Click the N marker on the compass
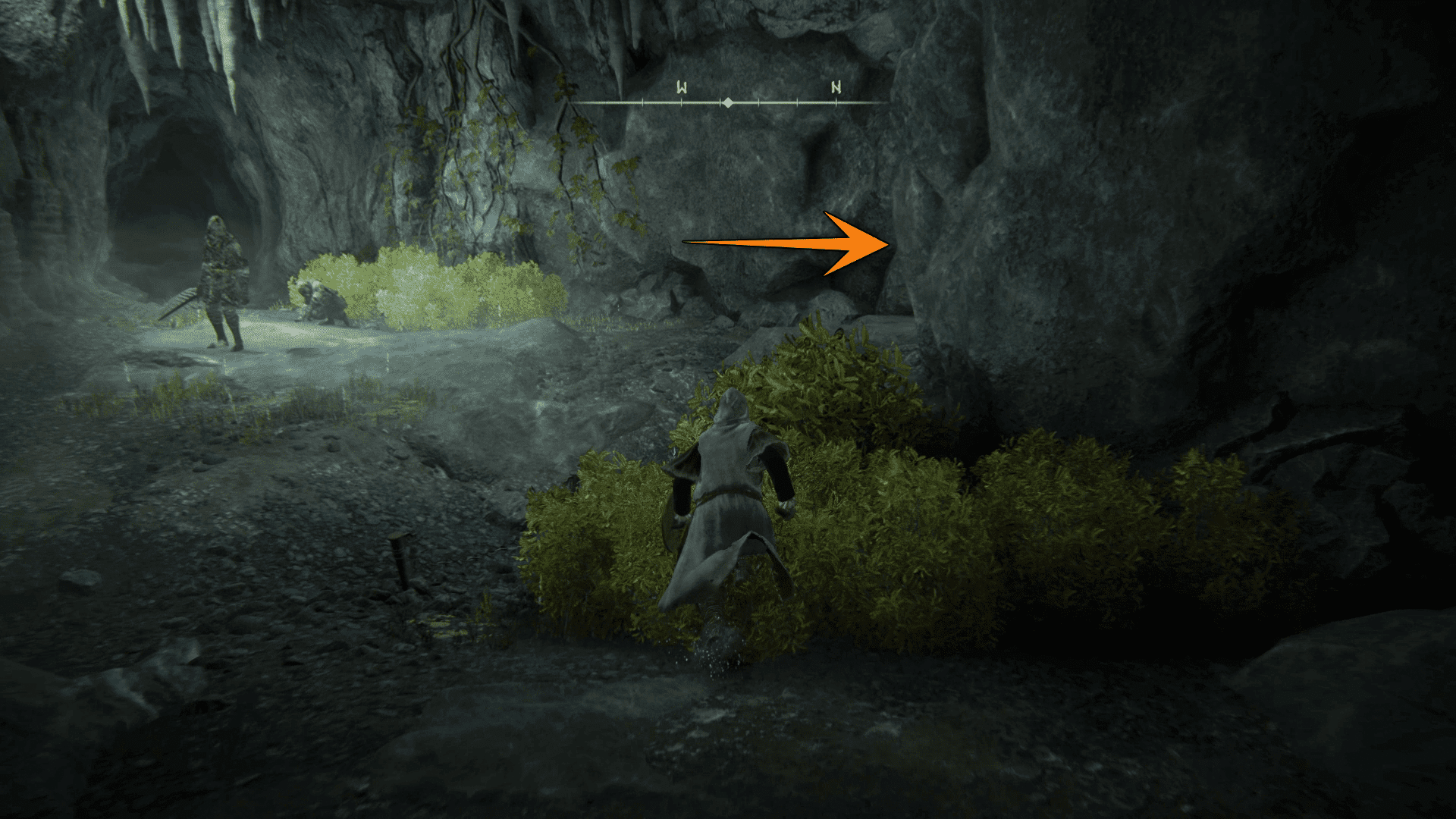Screen dimensions: 1456x819 point(836,88)
